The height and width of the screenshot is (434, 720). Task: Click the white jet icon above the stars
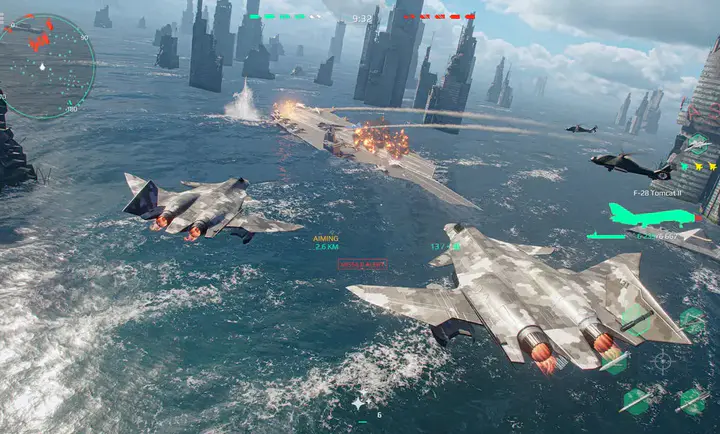[698, 144]
